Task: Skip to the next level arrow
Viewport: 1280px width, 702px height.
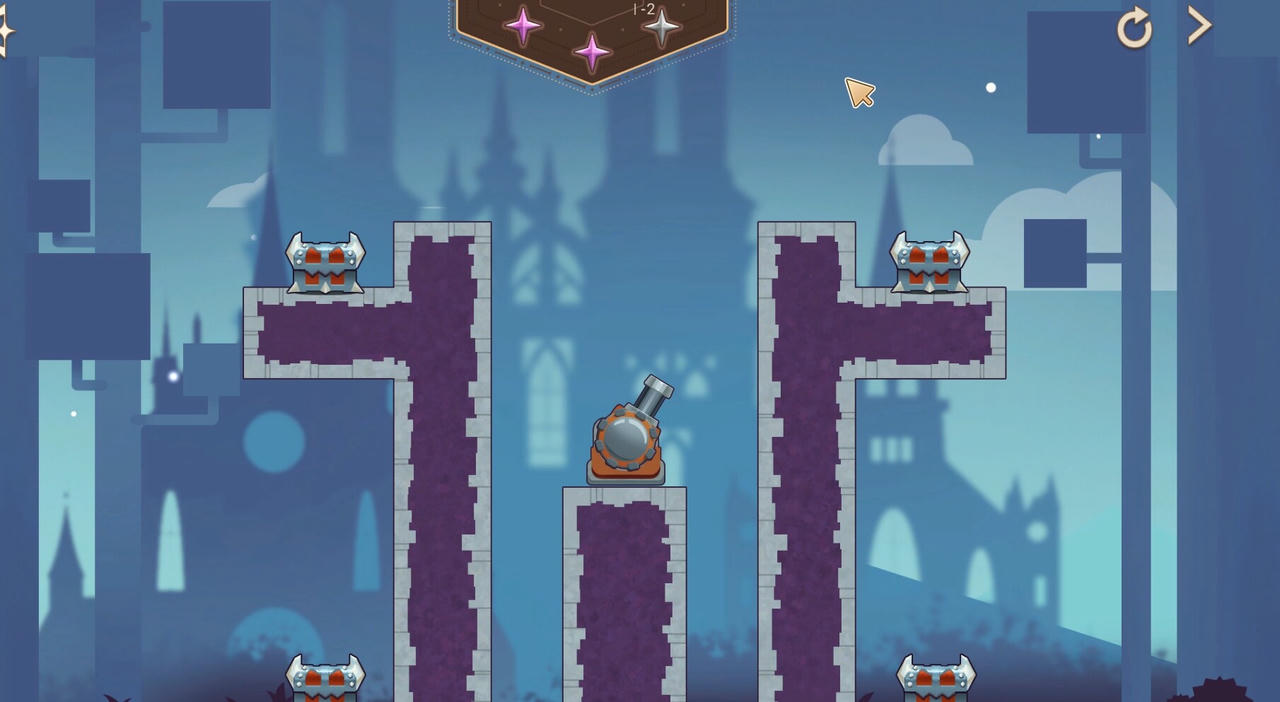Action: (x=1199, y=26)
